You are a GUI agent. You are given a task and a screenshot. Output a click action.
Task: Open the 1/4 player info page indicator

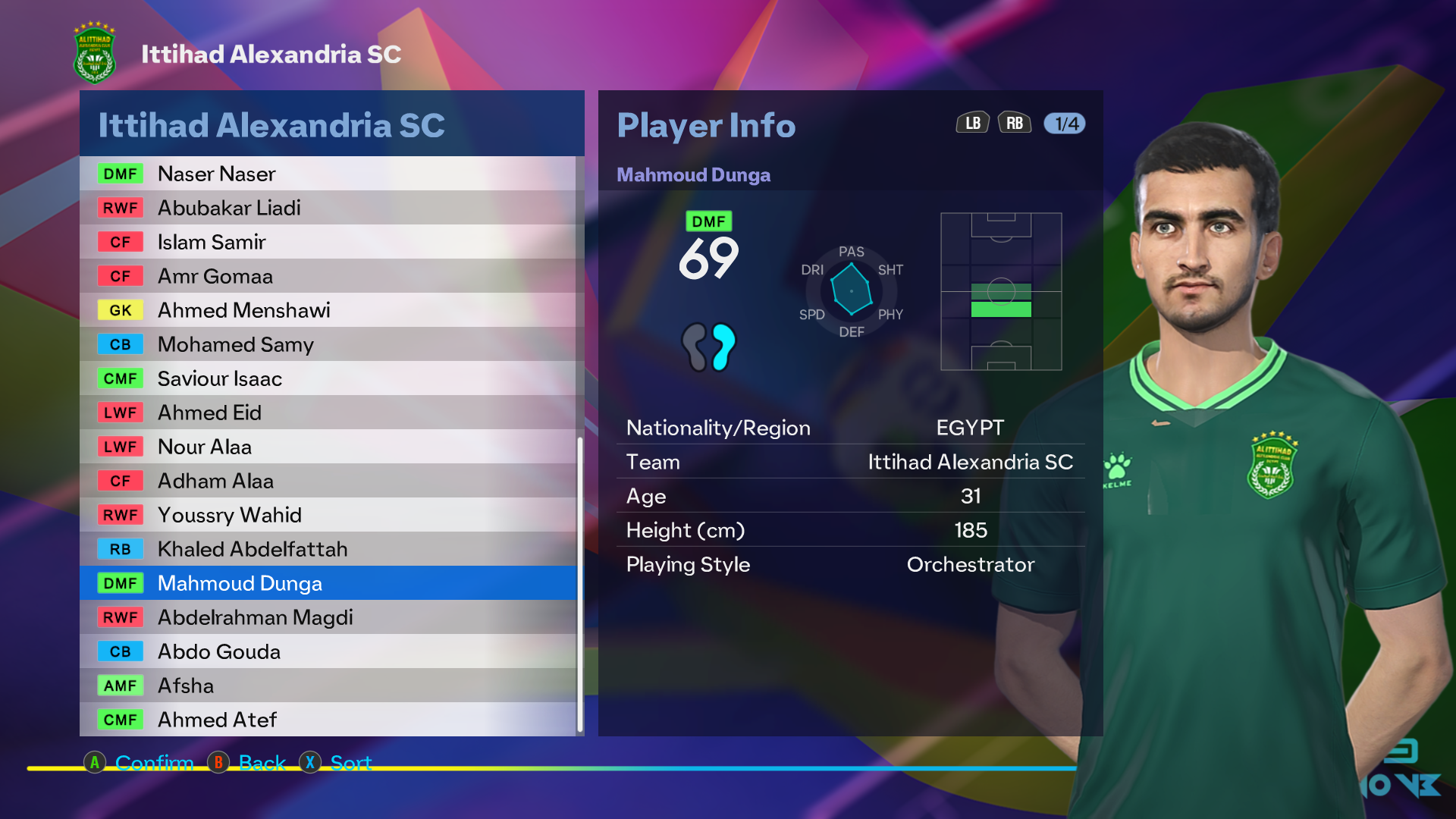1065,124
